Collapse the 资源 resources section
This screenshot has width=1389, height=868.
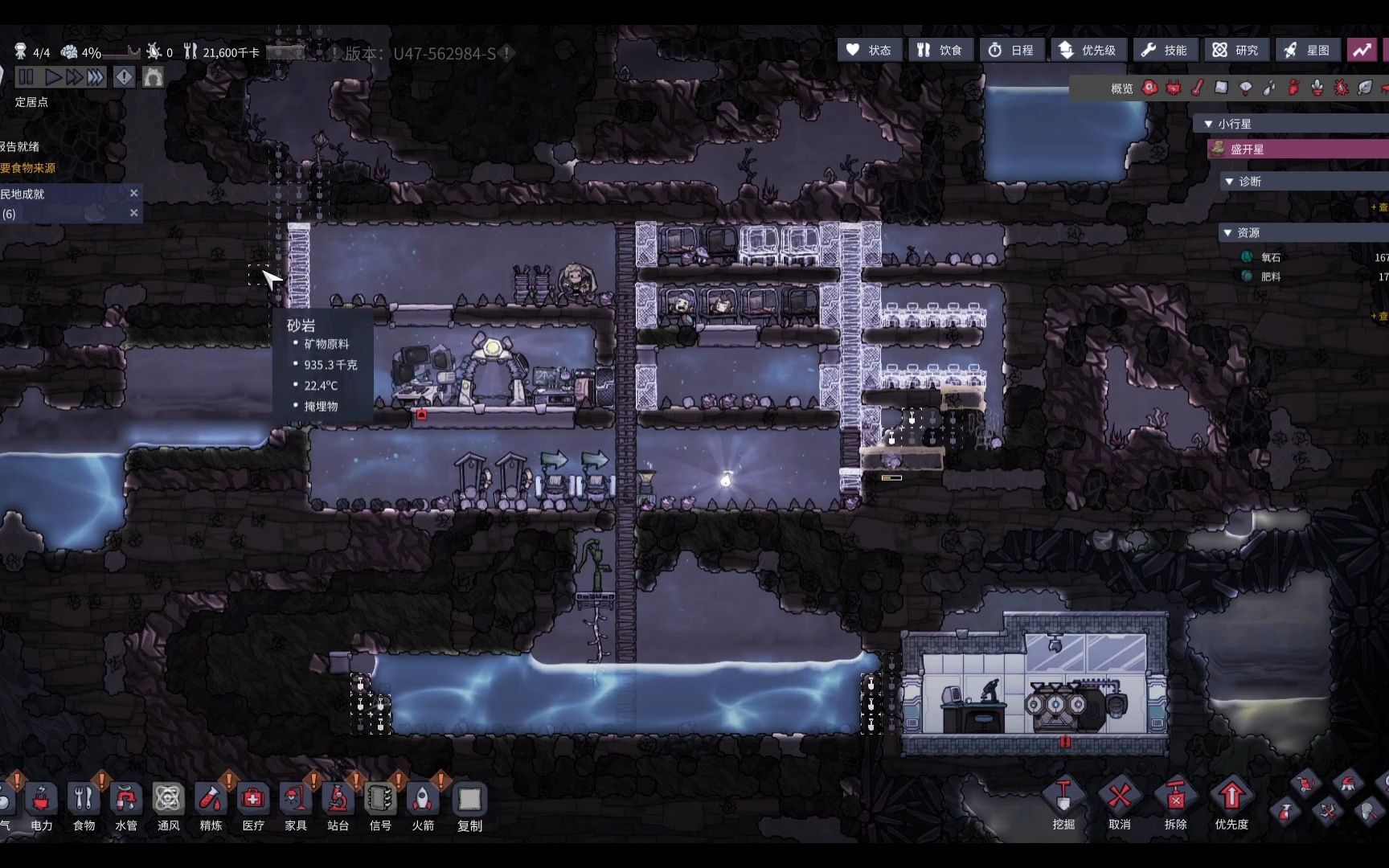[x=1227, y=233]
